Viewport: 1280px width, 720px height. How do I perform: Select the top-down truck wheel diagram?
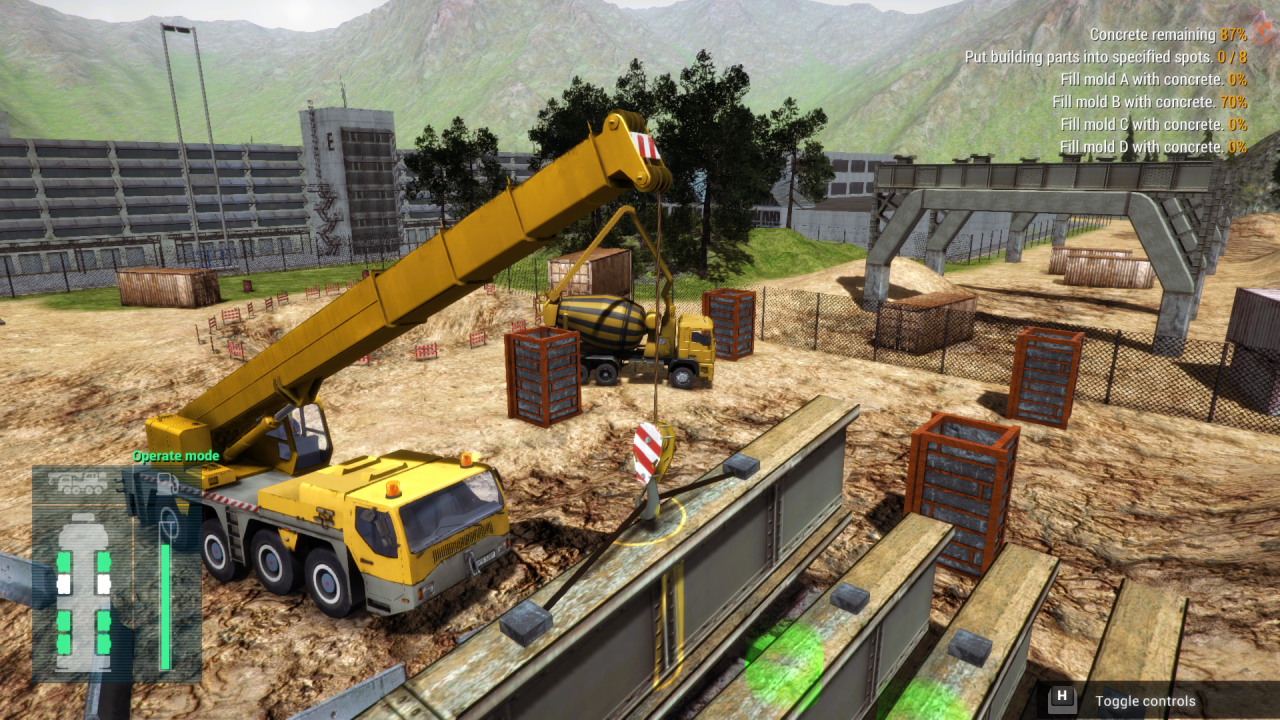[x=83, y=592]
